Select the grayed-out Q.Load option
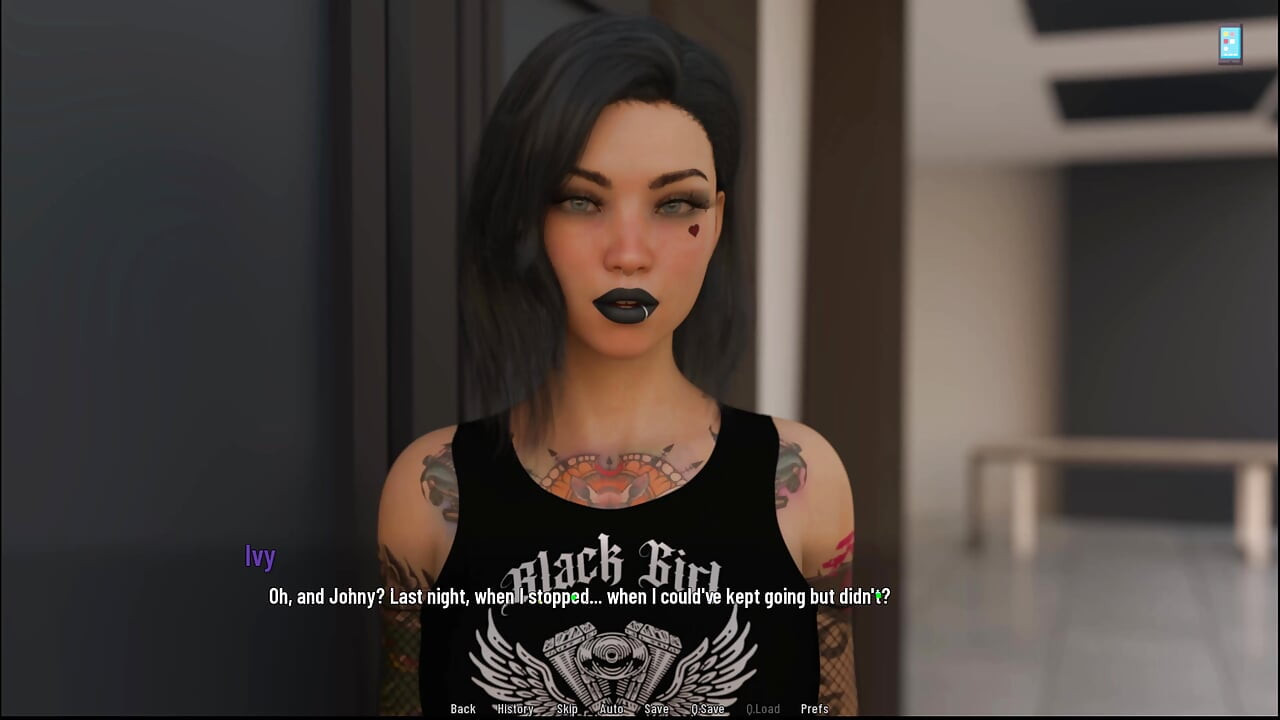Screen dimensions: 1280x720 (763, 709)
